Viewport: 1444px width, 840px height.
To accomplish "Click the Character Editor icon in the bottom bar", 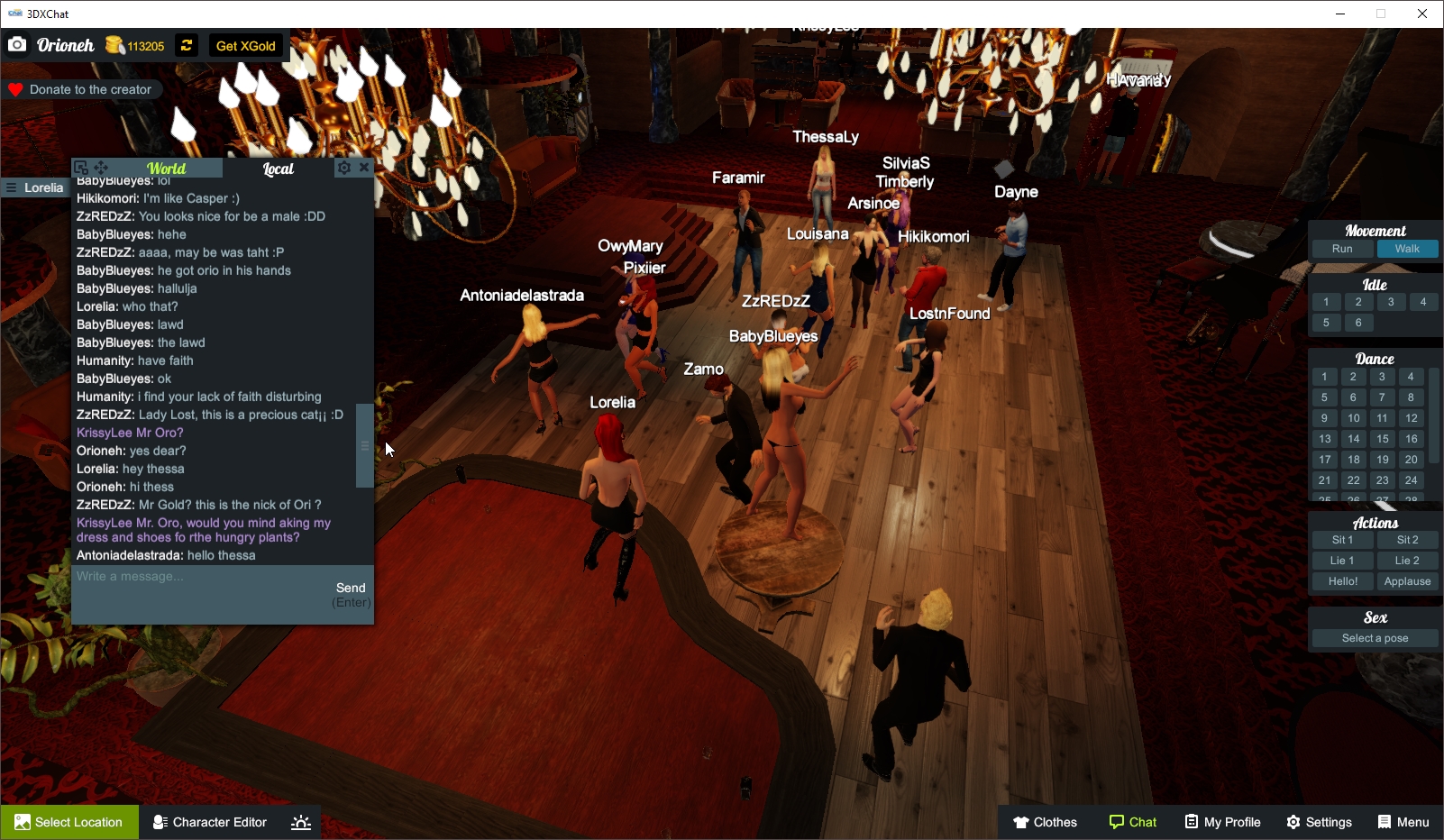I will [x=159, y=821].
